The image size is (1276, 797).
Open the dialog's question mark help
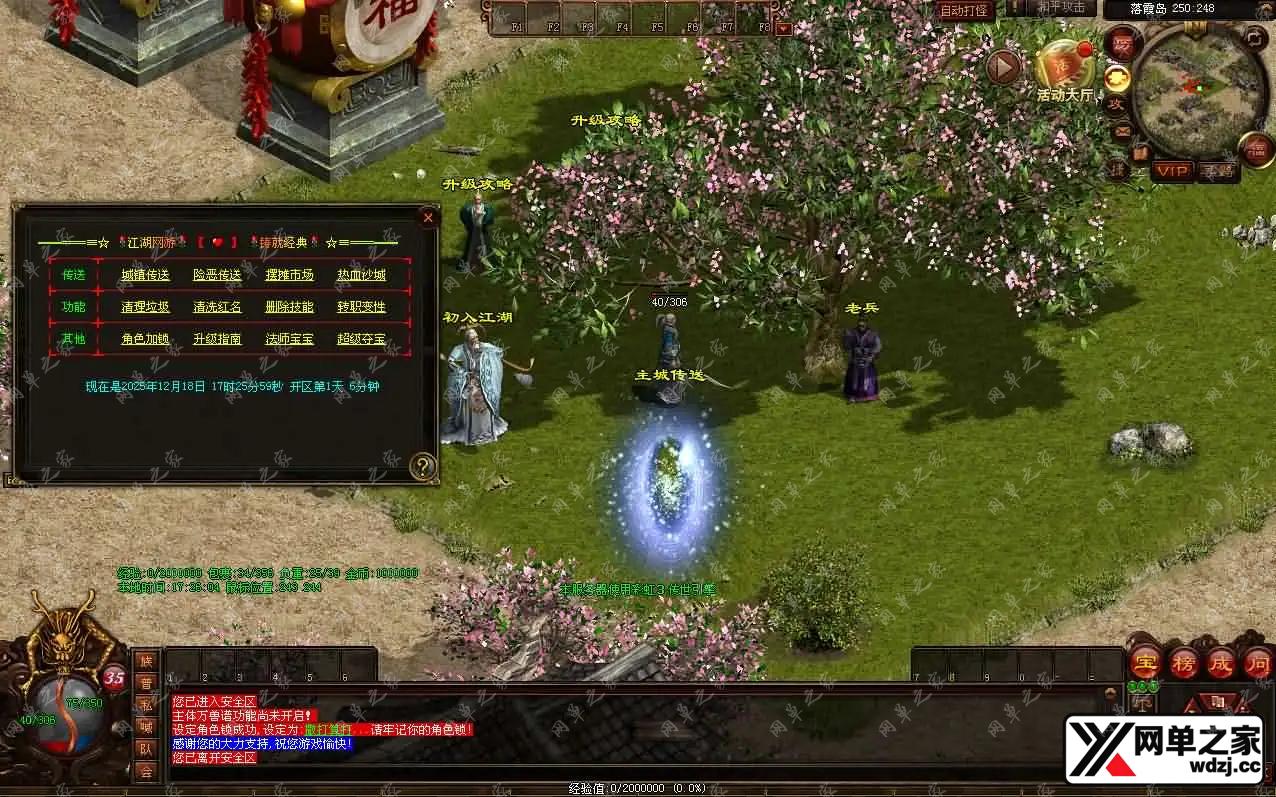[x=423, y=465]
